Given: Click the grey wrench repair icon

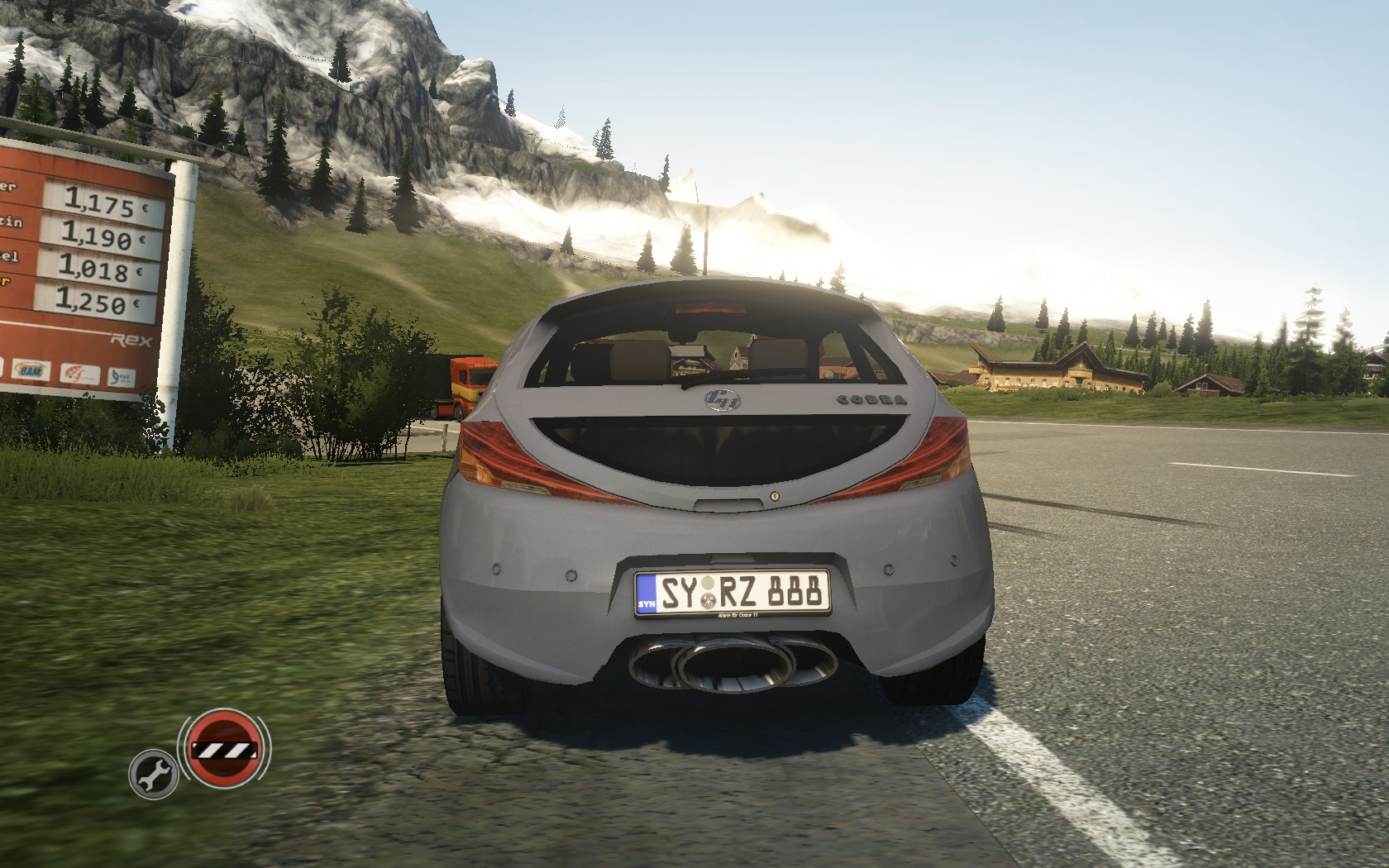Looking at the screenshot, I should [x=154, y=775].
